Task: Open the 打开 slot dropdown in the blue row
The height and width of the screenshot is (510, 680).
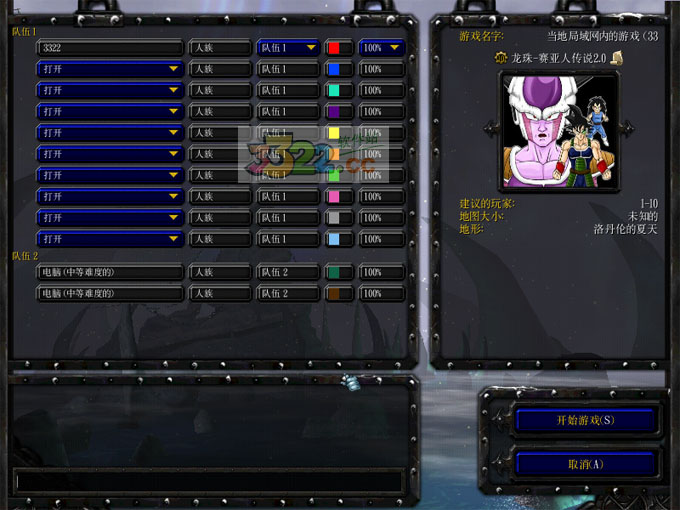Action: coord(110,69)
